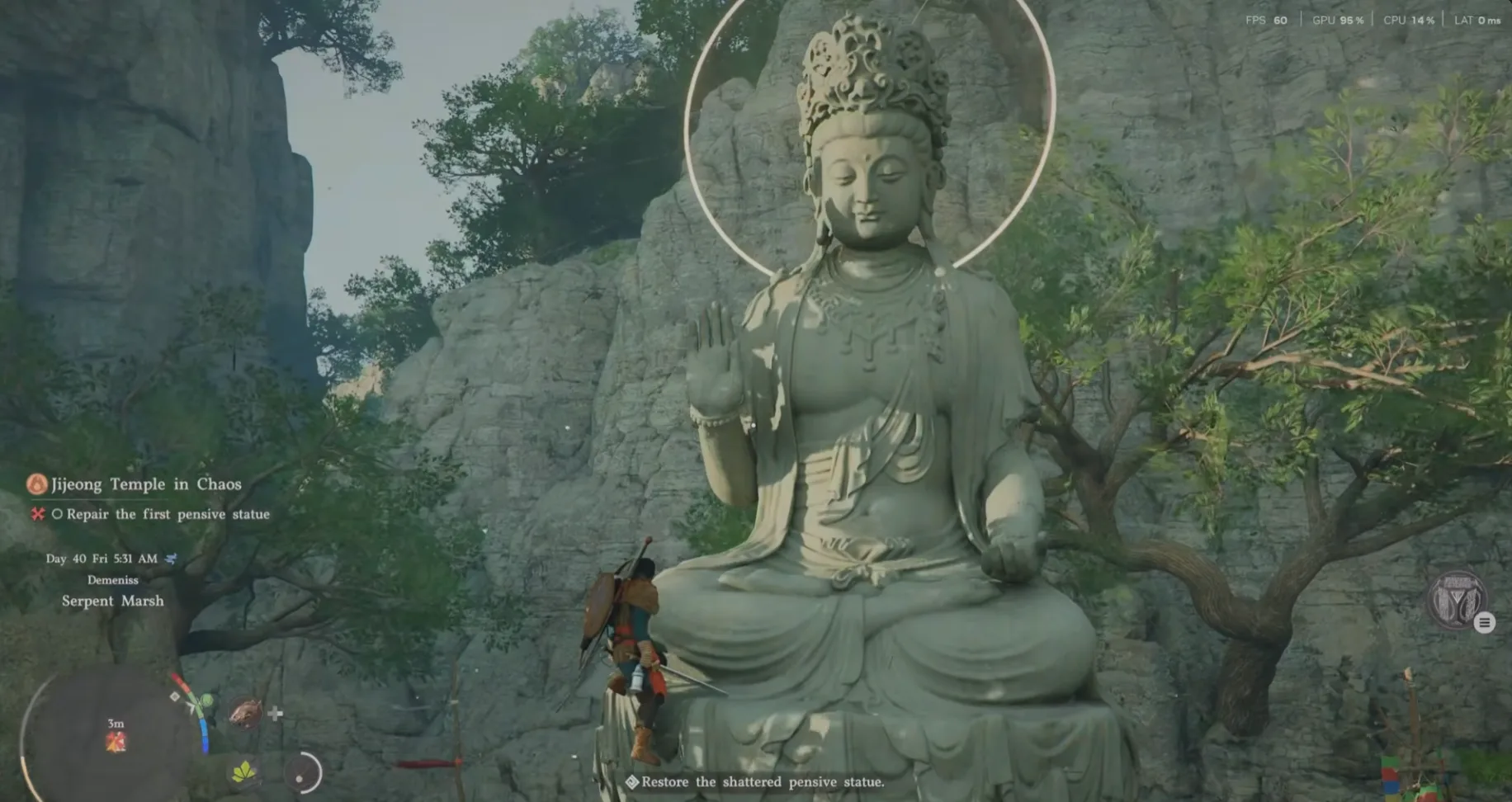This screenshot has height=802, width=1512.
Task: Open the three-line menu badge
Action: 1484,623
